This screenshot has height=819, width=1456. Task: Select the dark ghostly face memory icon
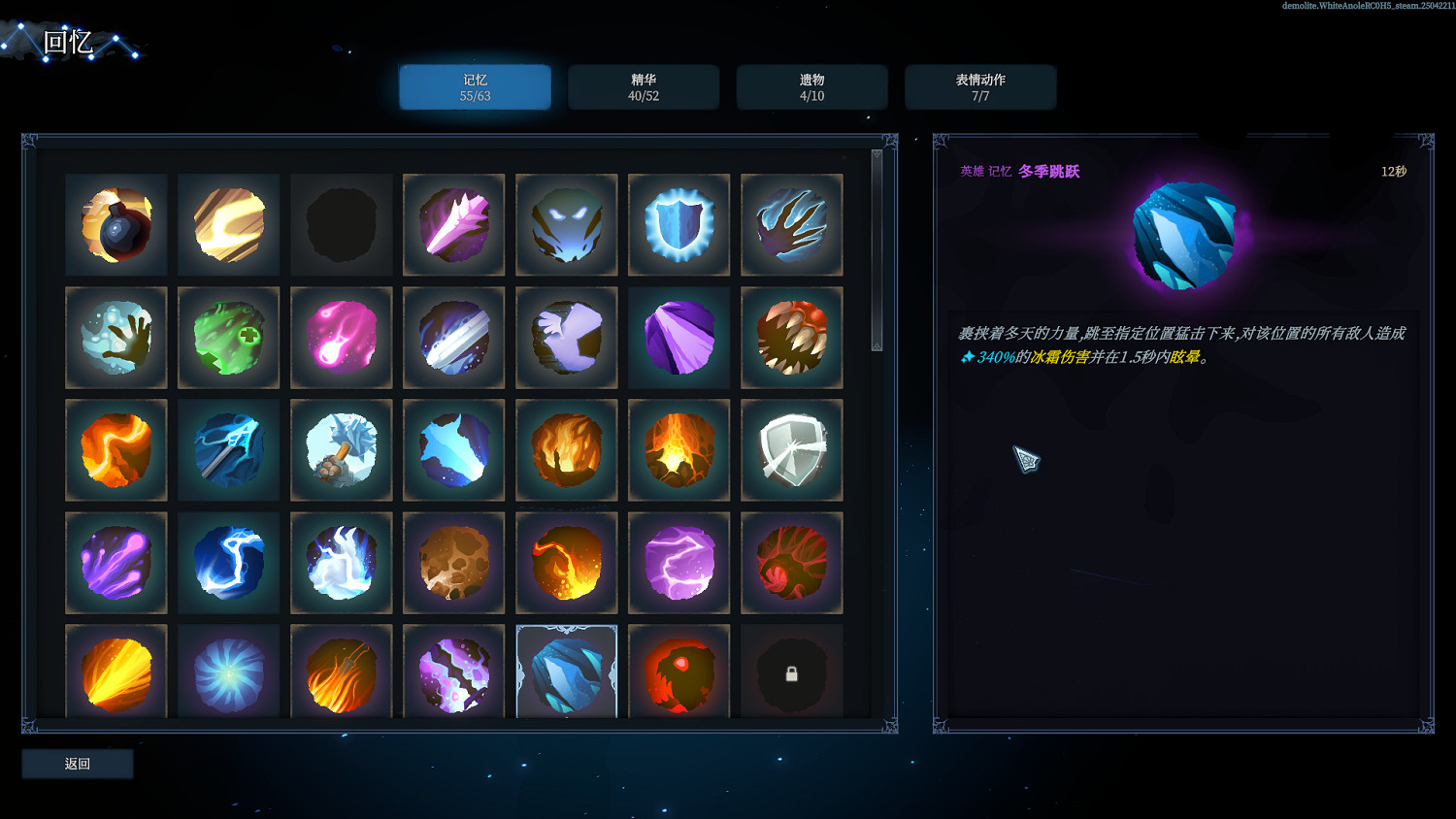click(x=566, y=224)
